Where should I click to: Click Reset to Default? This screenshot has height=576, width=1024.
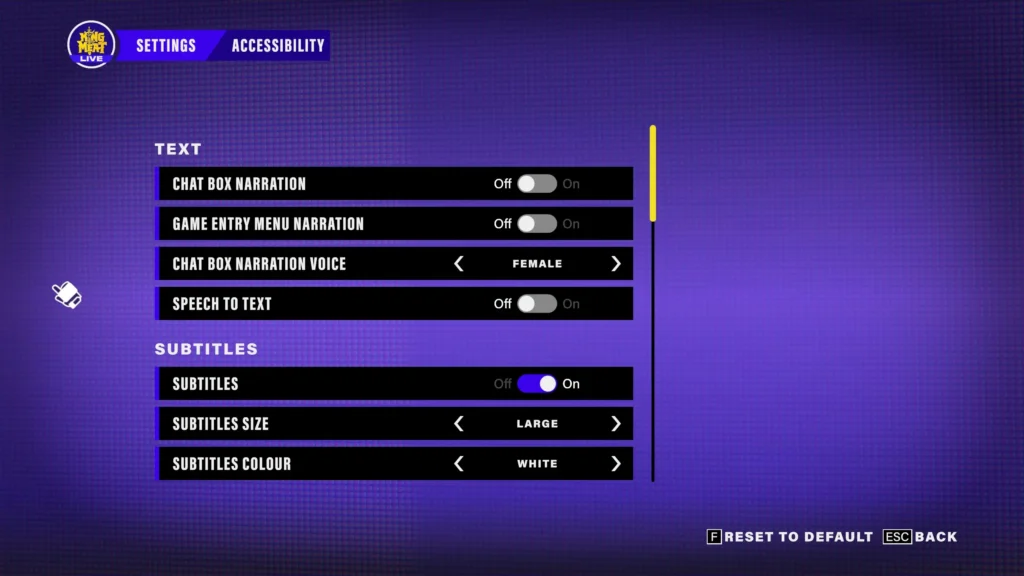(x=790, y=537)
